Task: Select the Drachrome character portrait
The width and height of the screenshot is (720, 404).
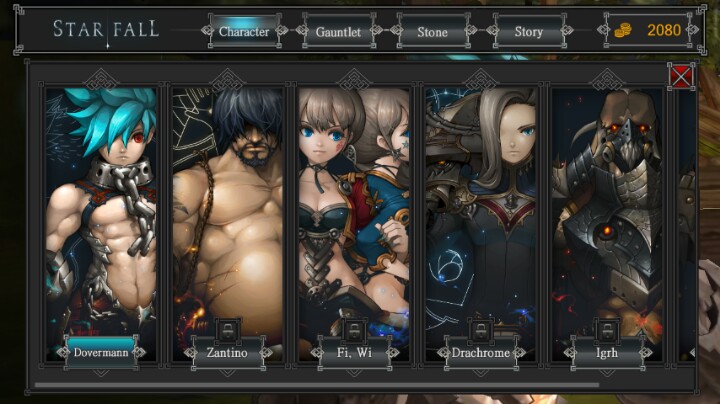Action: [x=481, y=210]
